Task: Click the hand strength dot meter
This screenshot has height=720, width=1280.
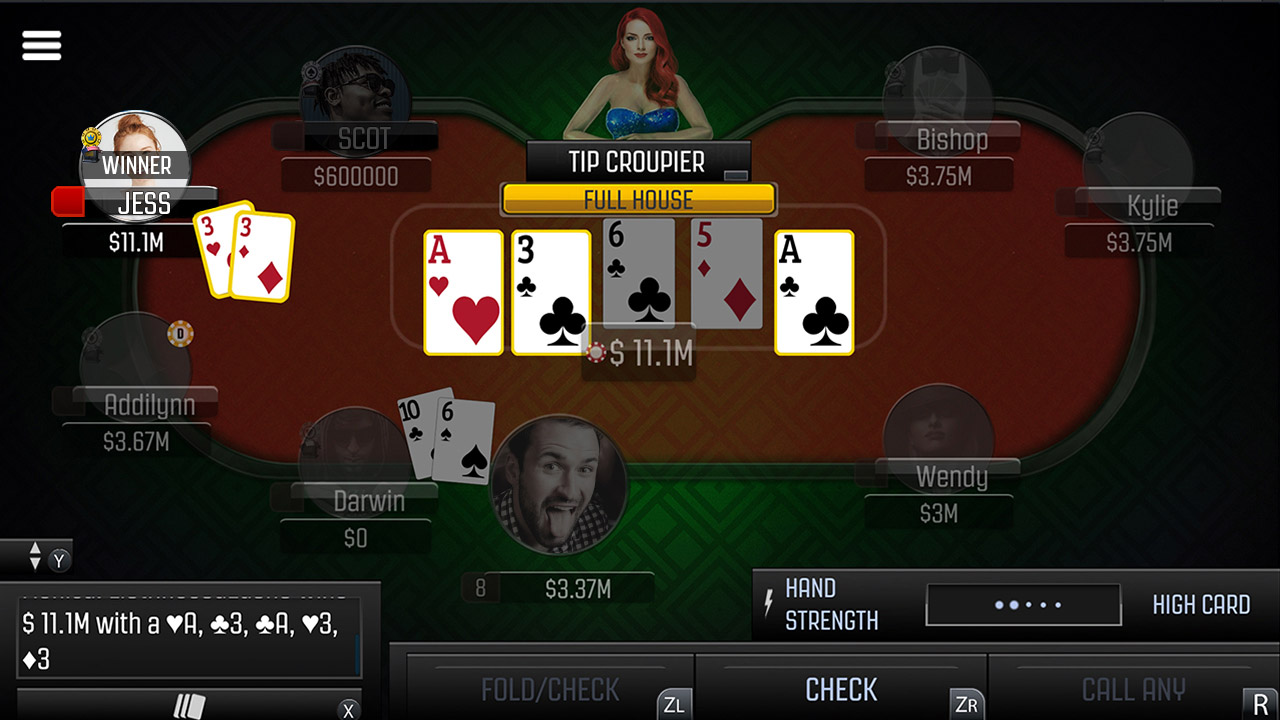Action: tap(1022, 604)
